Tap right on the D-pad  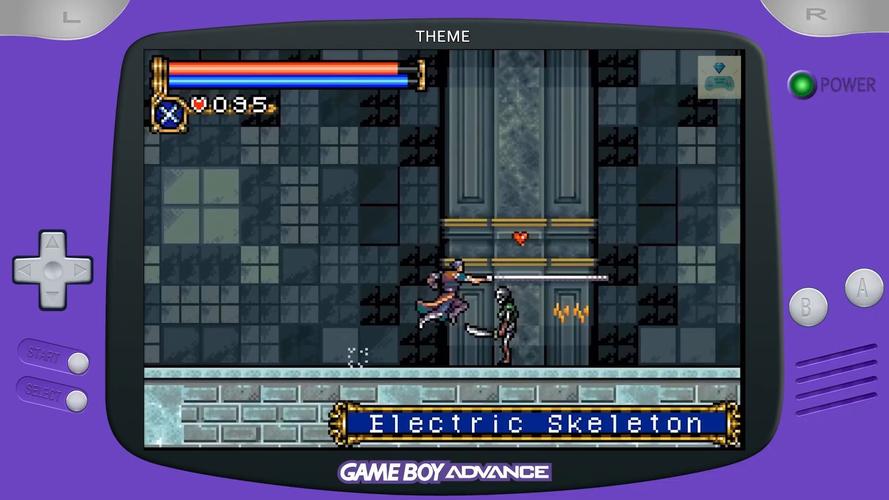[x=78, y=270]
